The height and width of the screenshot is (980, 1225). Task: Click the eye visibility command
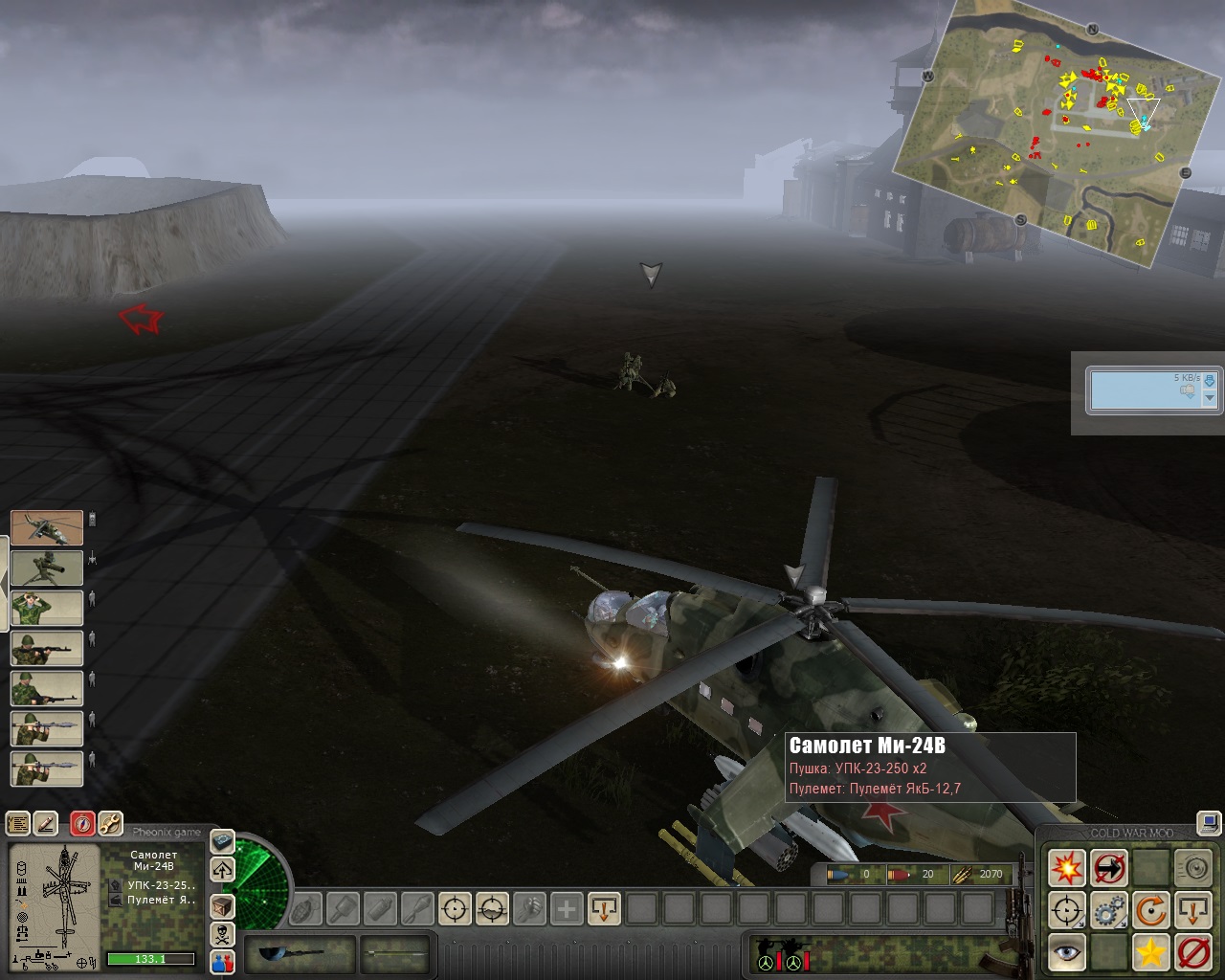click(x=1066, y=952)
